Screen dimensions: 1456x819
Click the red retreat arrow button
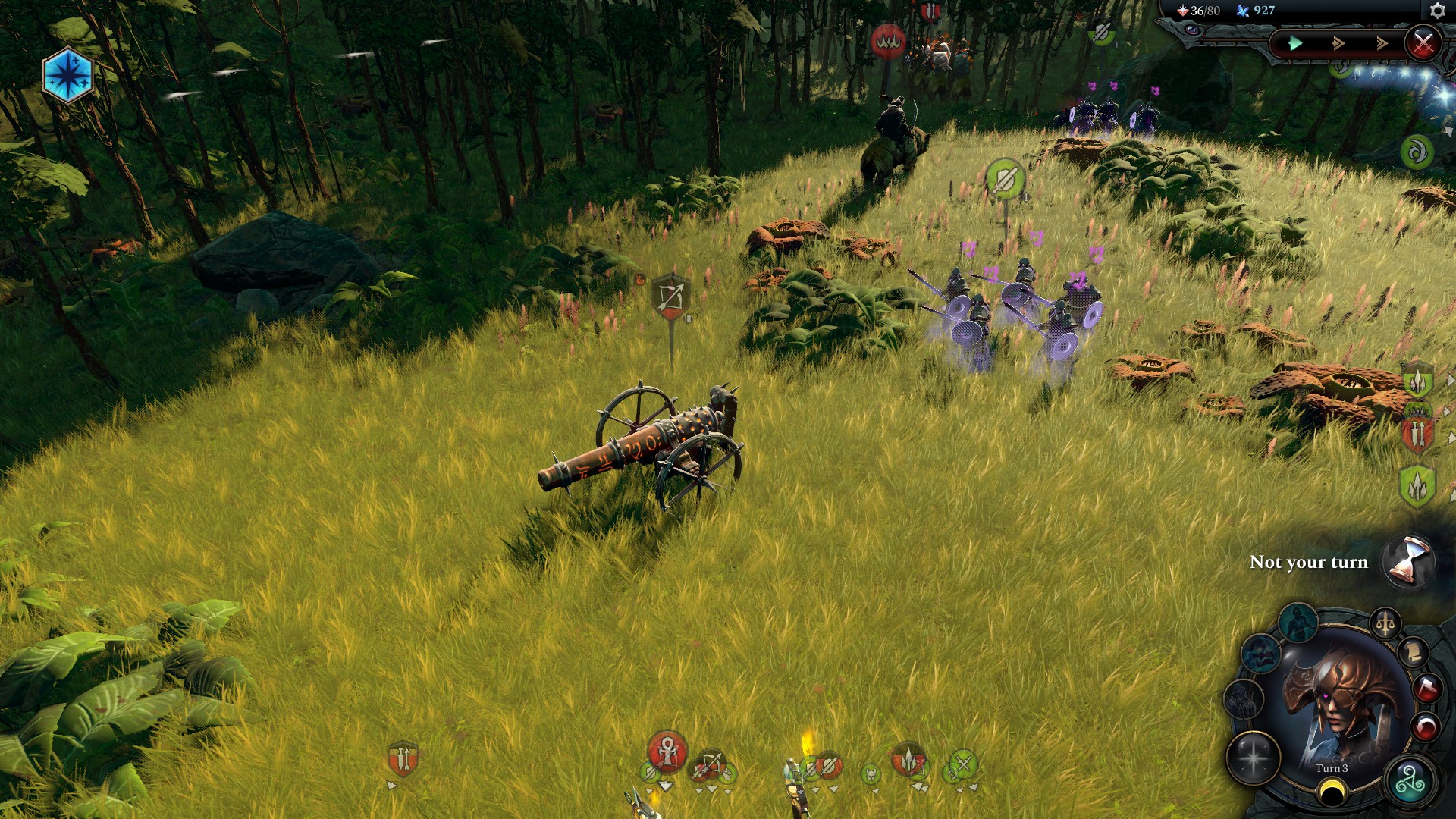coord(1426,724)
